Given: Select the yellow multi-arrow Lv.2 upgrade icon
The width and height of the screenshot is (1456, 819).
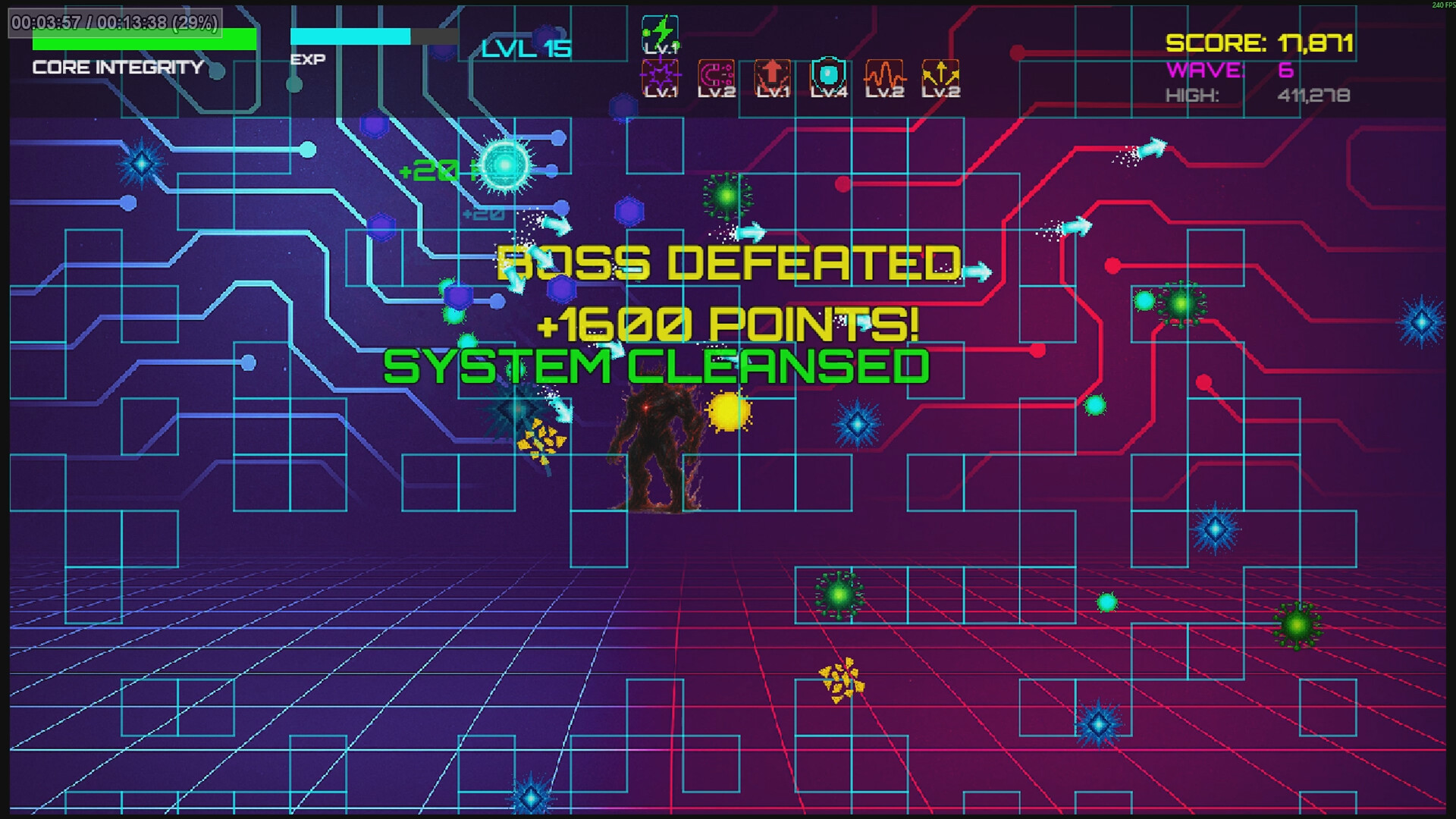Looking at the screenshot, I should 940,76.
